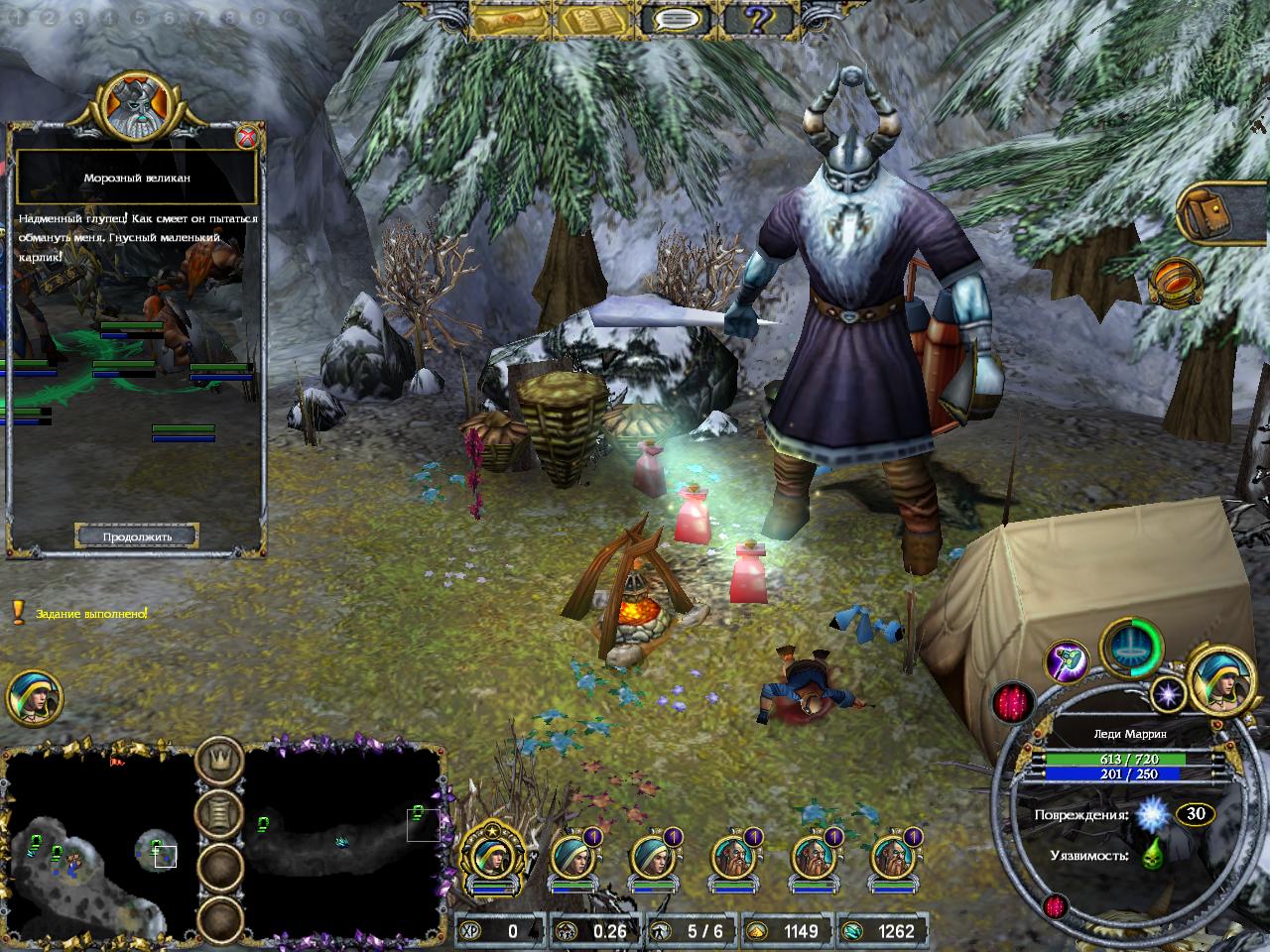Click the orange drum icon below backpack
The width and height of the screenshot is (1270, 952).
(1176, 285)
